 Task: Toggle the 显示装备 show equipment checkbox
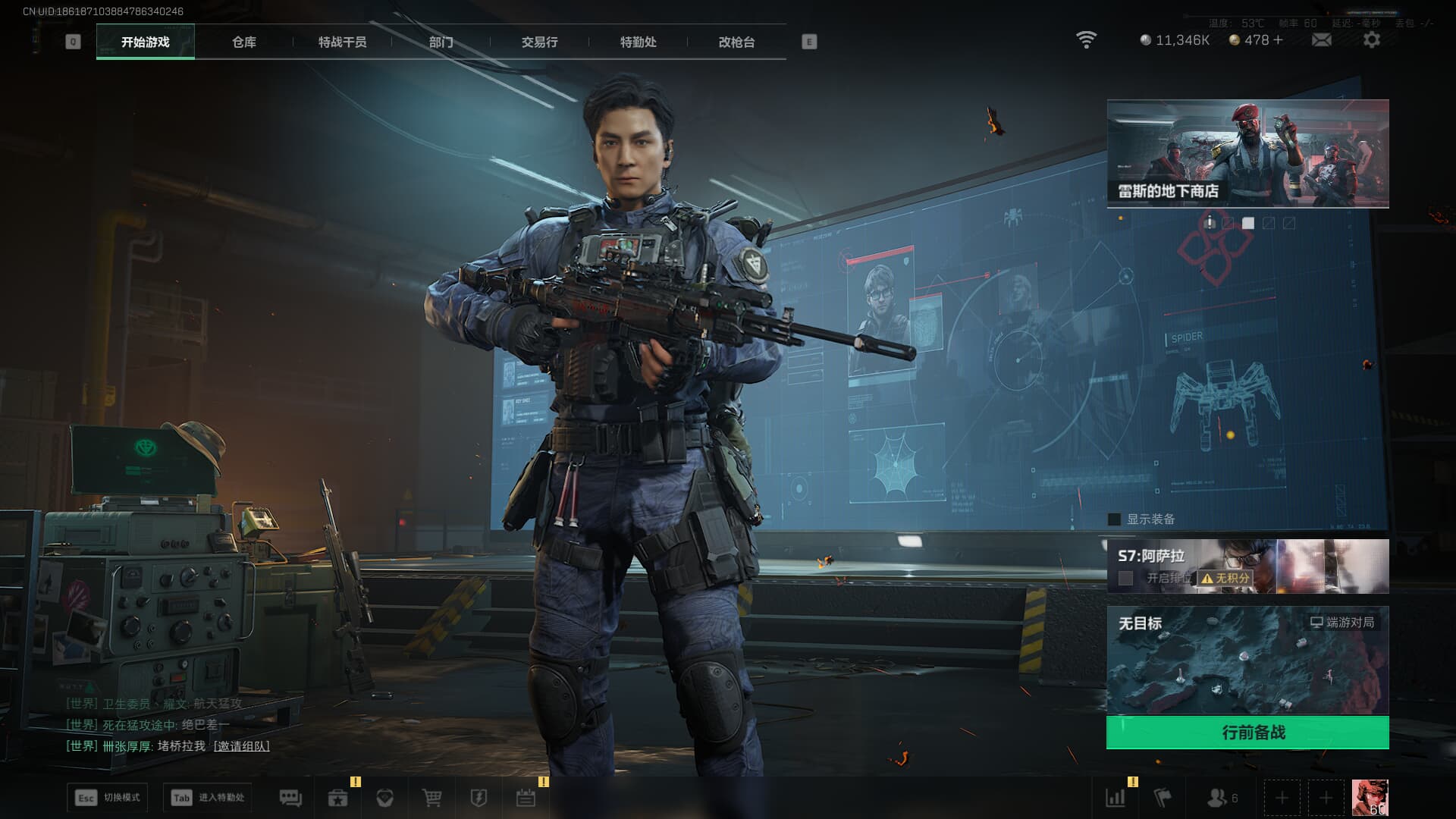click(x=1115, y=519)
